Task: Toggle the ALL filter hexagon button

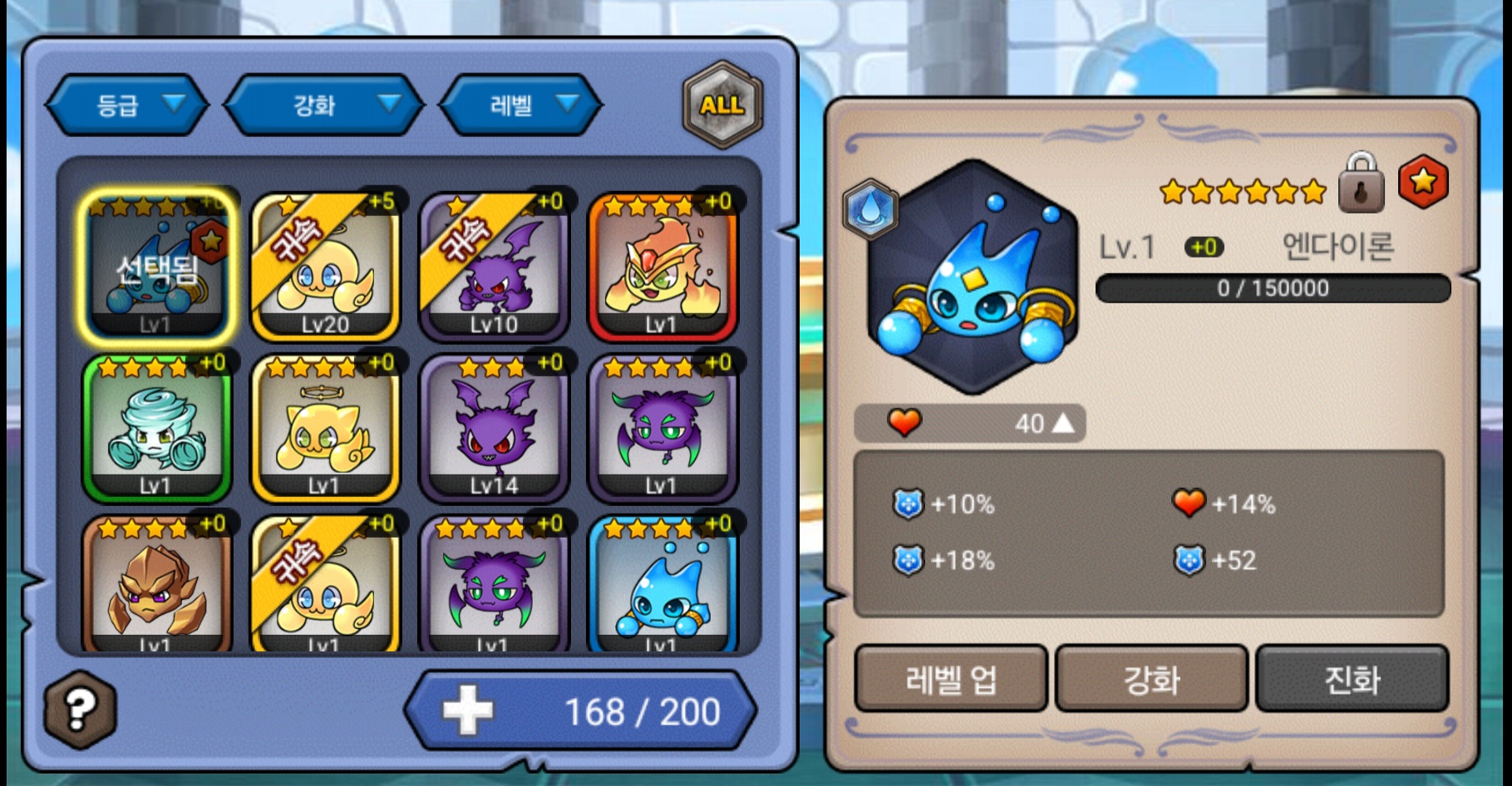Action: point(722,106)
